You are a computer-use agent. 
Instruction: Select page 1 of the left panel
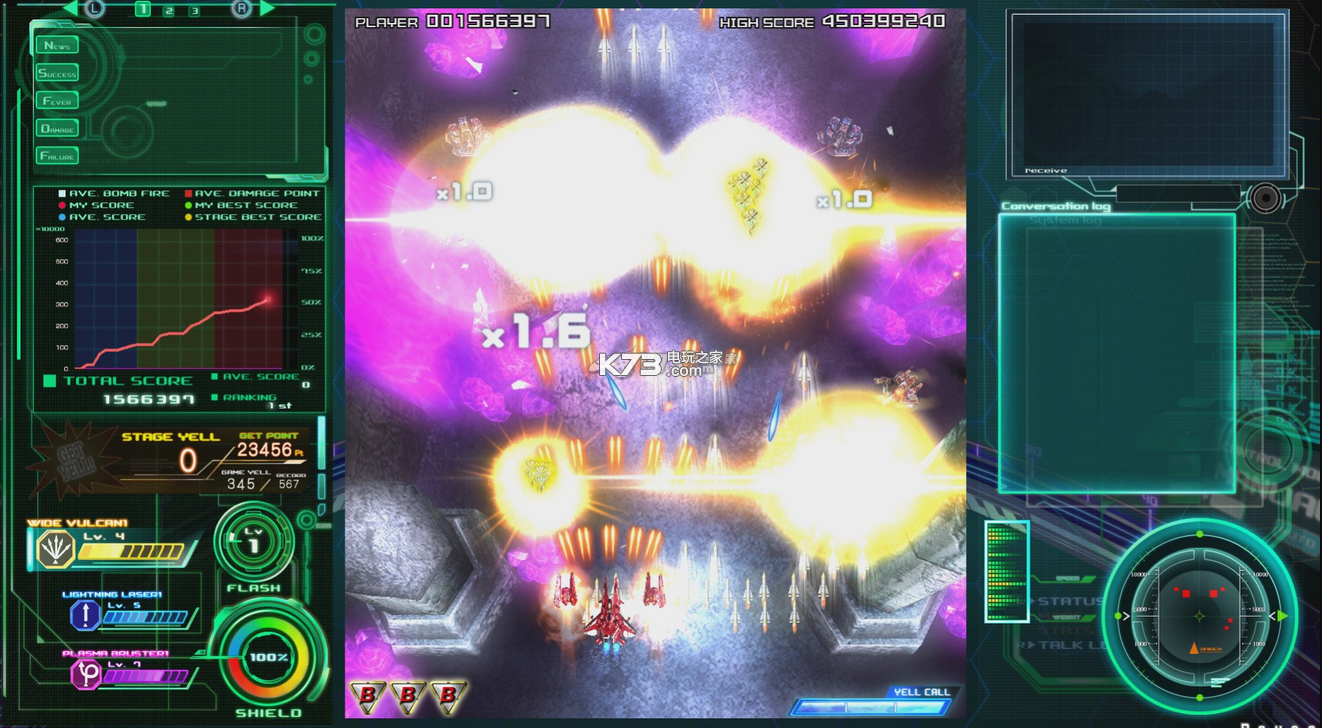pos(142,9)
